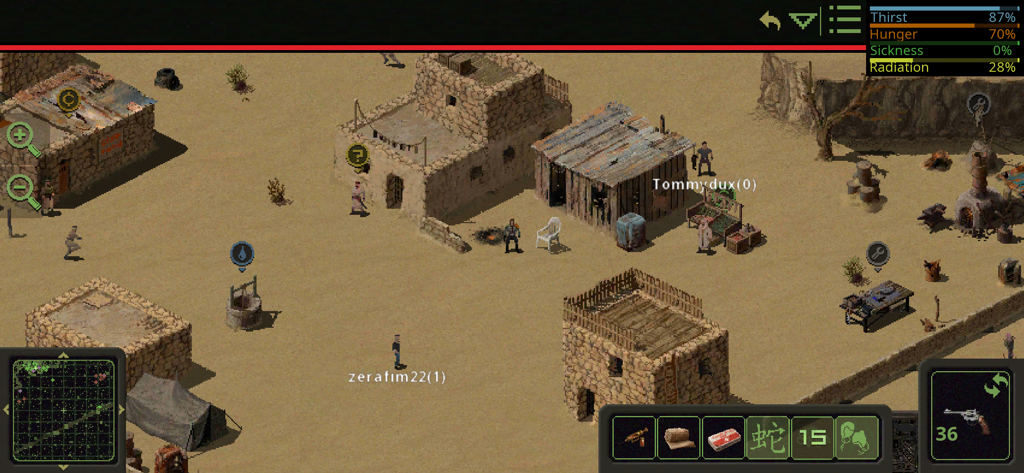The image size is (1024, 473).
Task: Click the back arrow button
Action: pos(769,20)
